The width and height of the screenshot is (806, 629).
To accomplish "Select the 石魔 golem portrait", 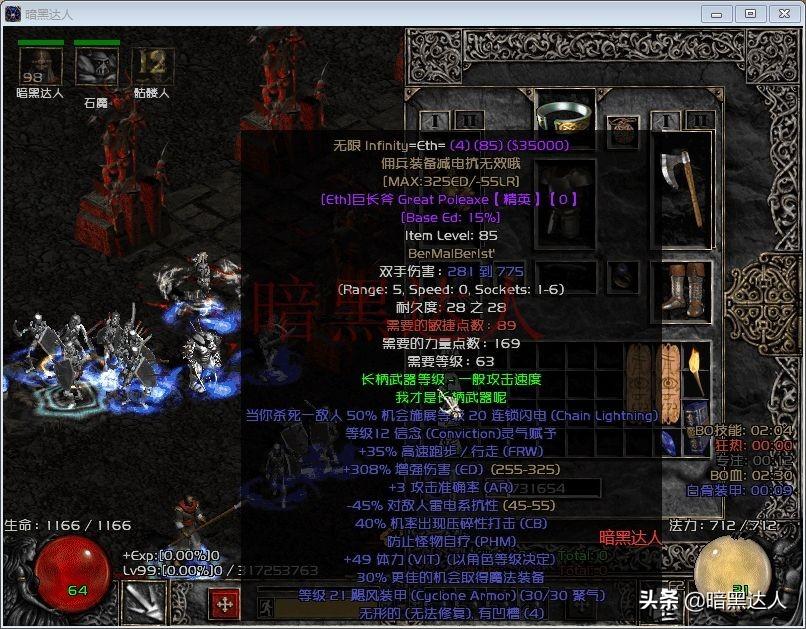I will coord(96,66).
